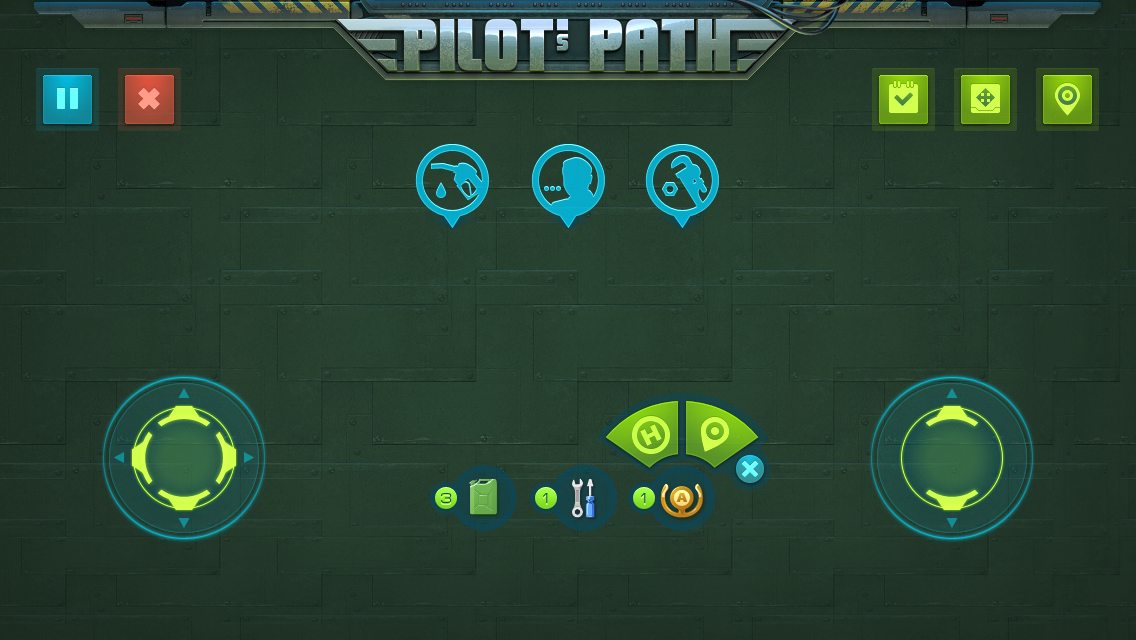
Task: Open the checklist calendar button
Action: click(903, 99)
